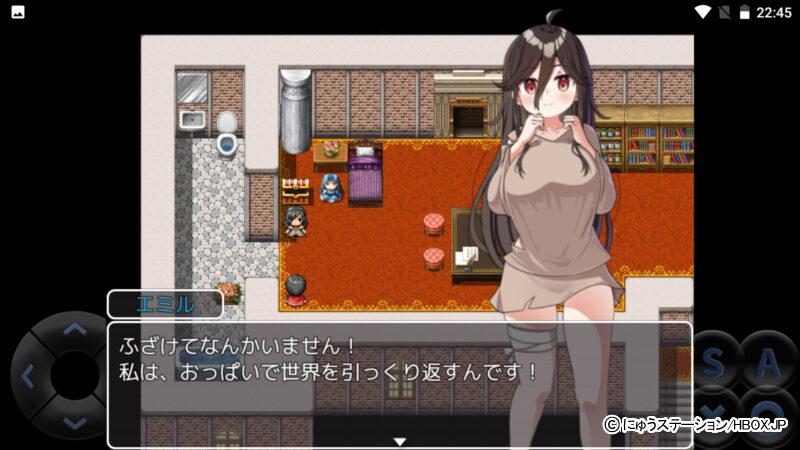The height and width of the screenshot is (450, 800).
Task: Tap the virtual X button
Action: 713,412
